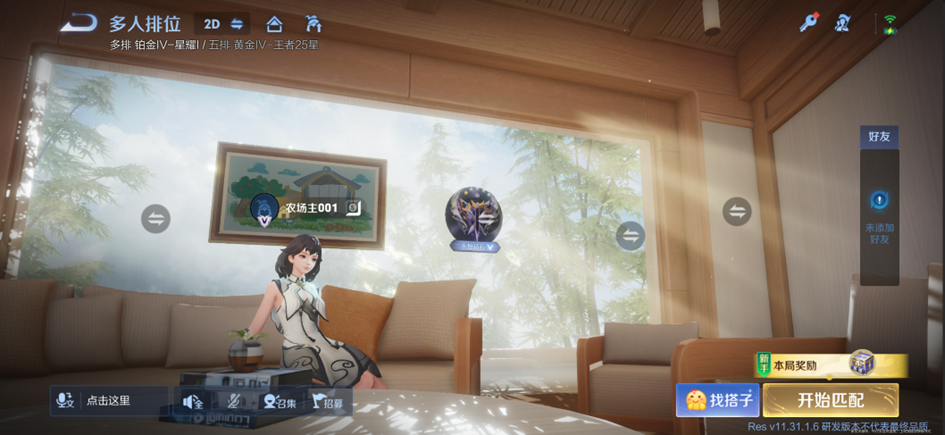Open the pin icon in the top-right
This screenshot has height=435, width=945.
tap(808, 23)
